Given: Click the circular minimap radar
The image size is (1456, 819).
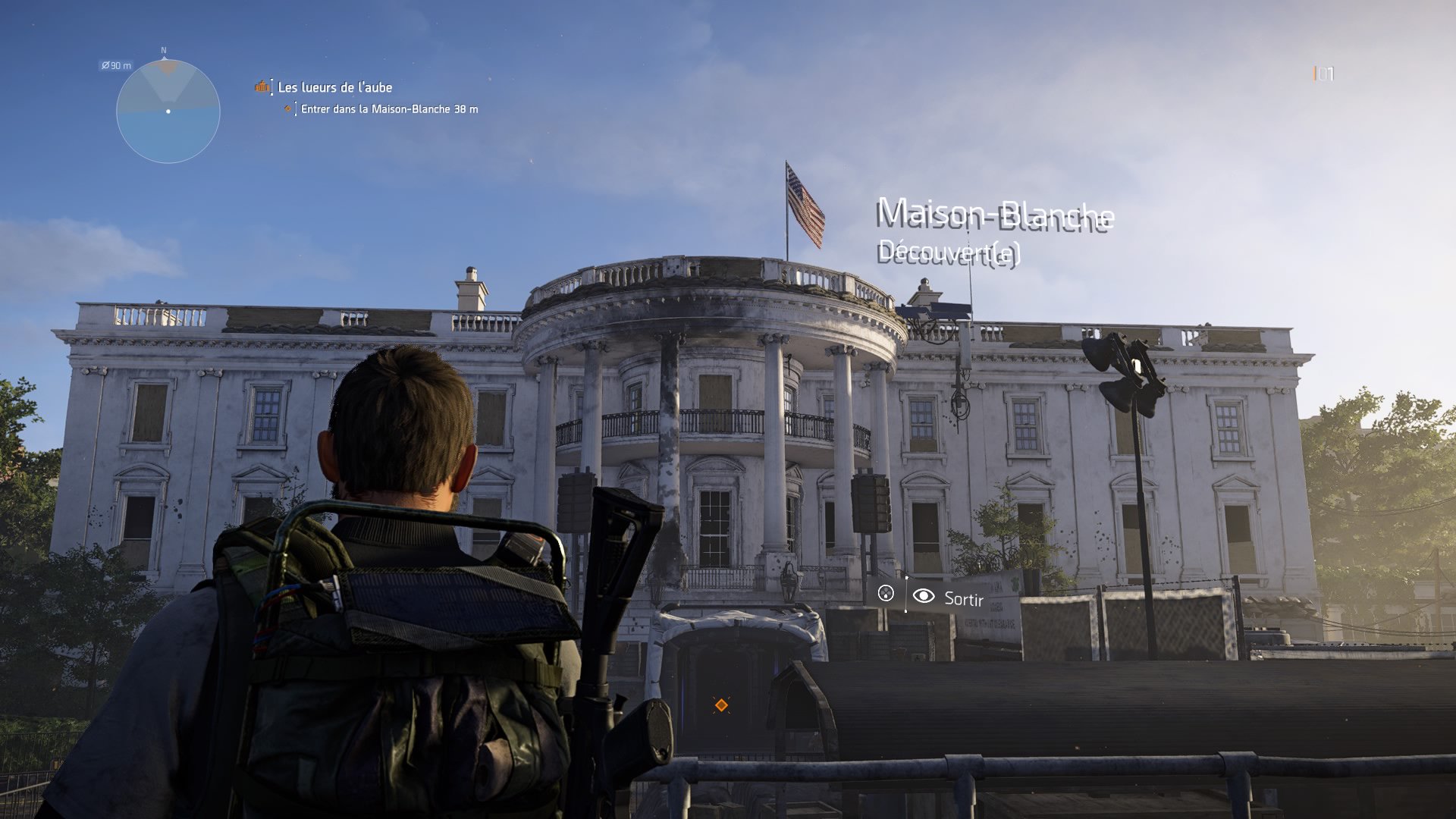Looking at the screenshot, I should pyautogui.click(x=168, y=111).
